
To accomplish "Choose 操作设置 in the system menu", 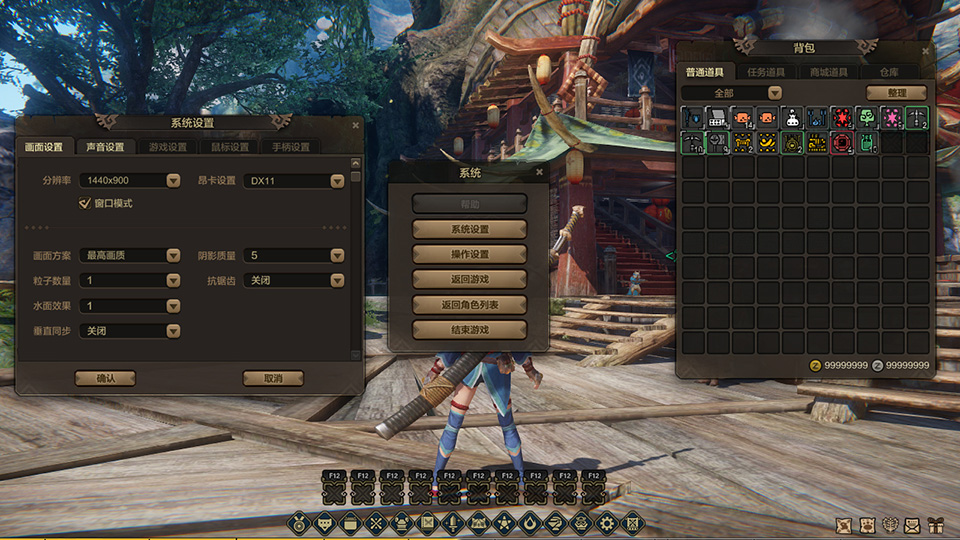I will coord(469,254).
